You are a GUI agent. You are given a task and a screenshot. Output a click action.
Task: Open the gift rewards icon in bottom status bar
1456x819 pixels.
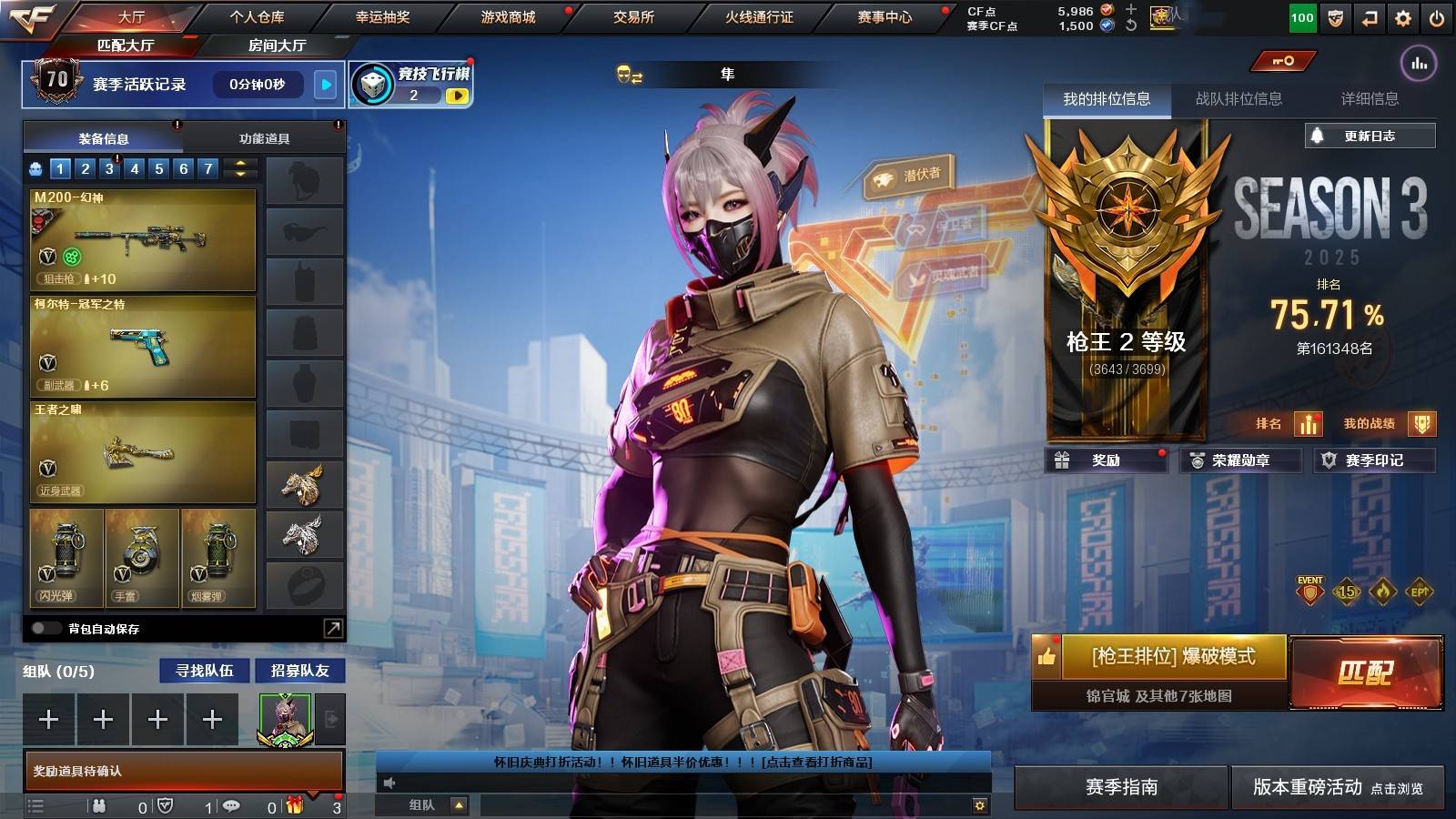(x=291, y=806)
